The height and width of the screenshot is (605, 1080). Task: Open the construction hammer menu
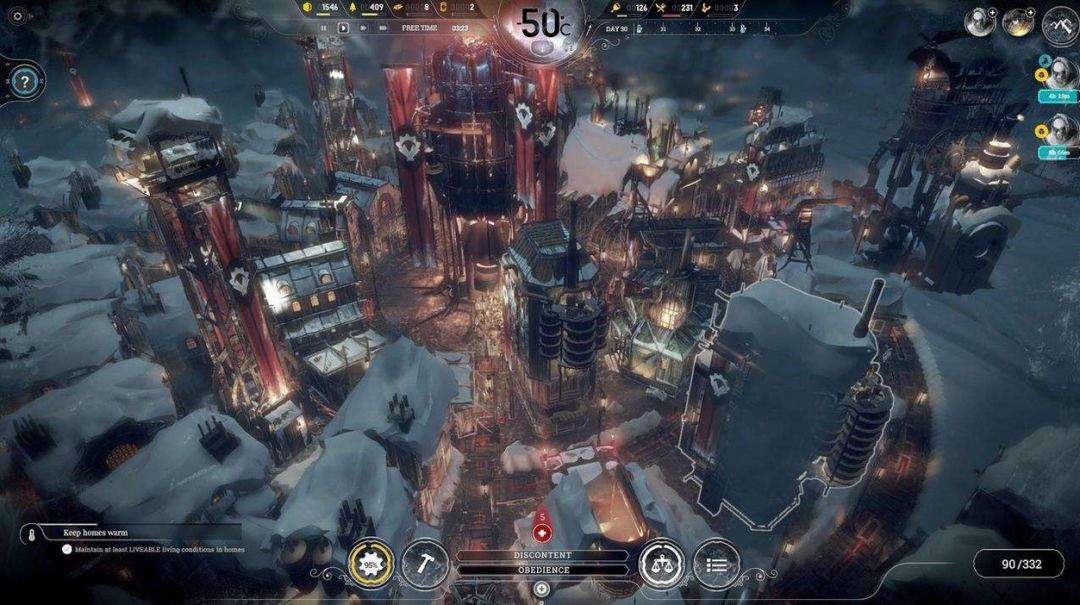(423, 564)
